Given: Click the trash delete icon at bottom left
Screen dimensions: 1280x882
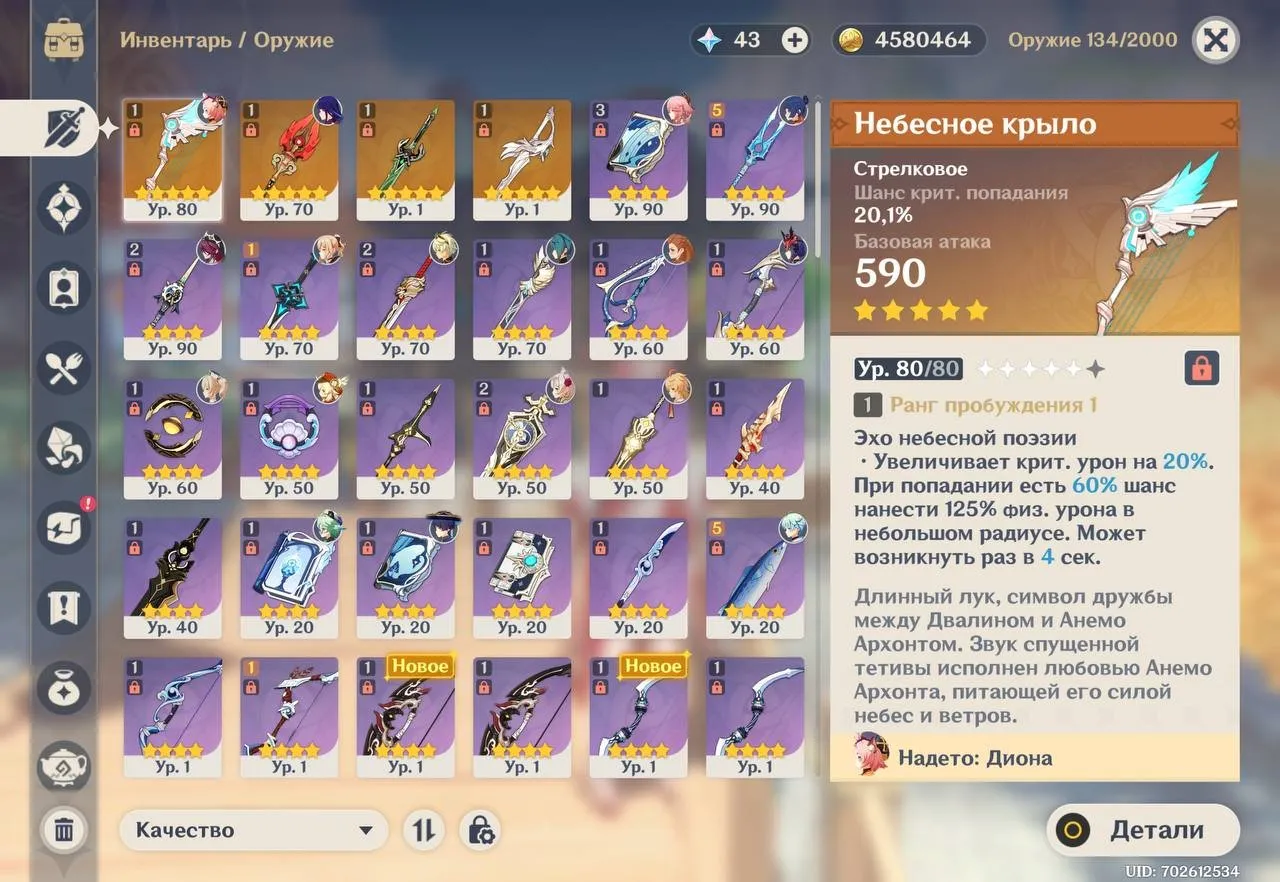Looking at the screenshot, I should [63, 829].
